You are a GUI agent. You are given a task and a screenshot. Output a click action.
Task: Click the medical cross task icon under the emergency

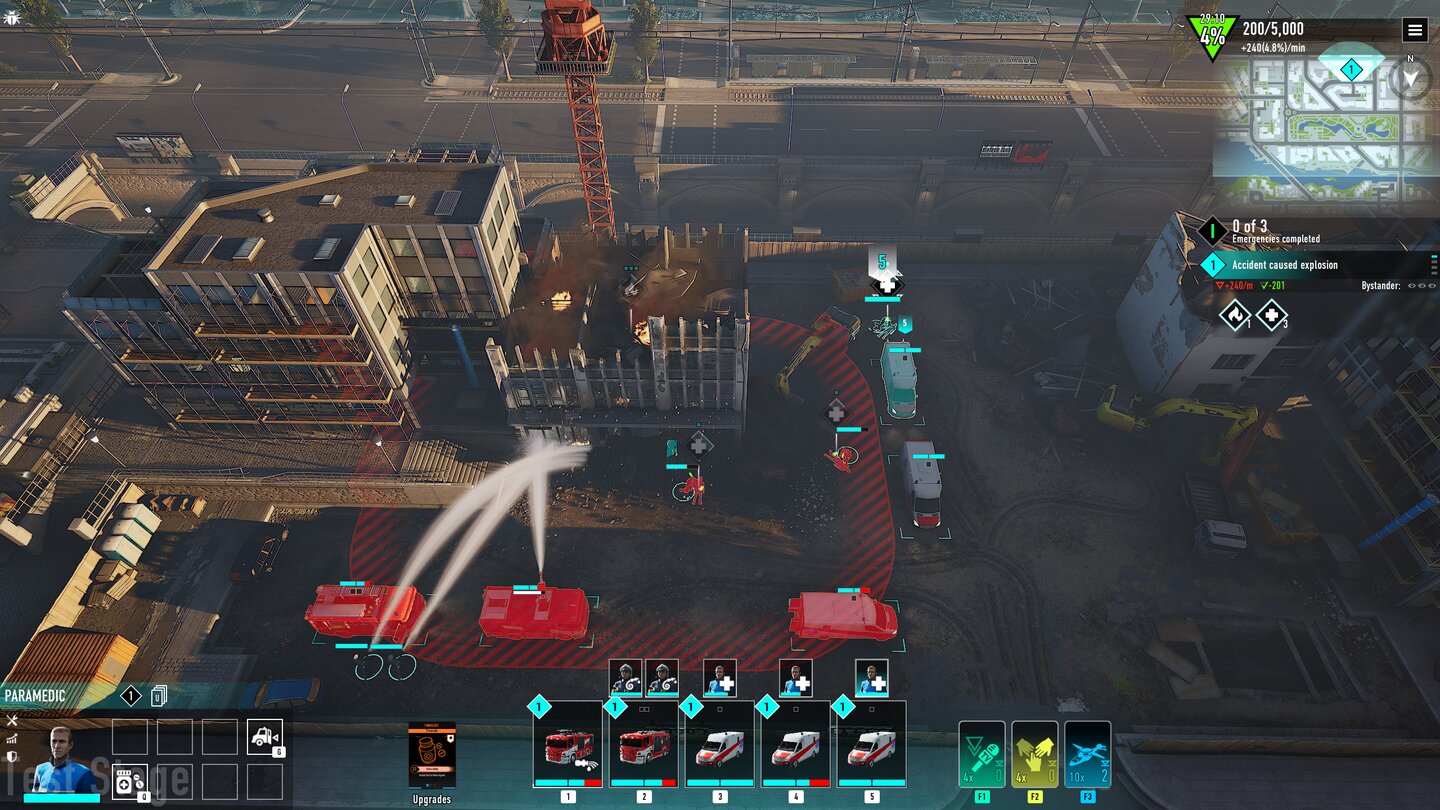1271,315
